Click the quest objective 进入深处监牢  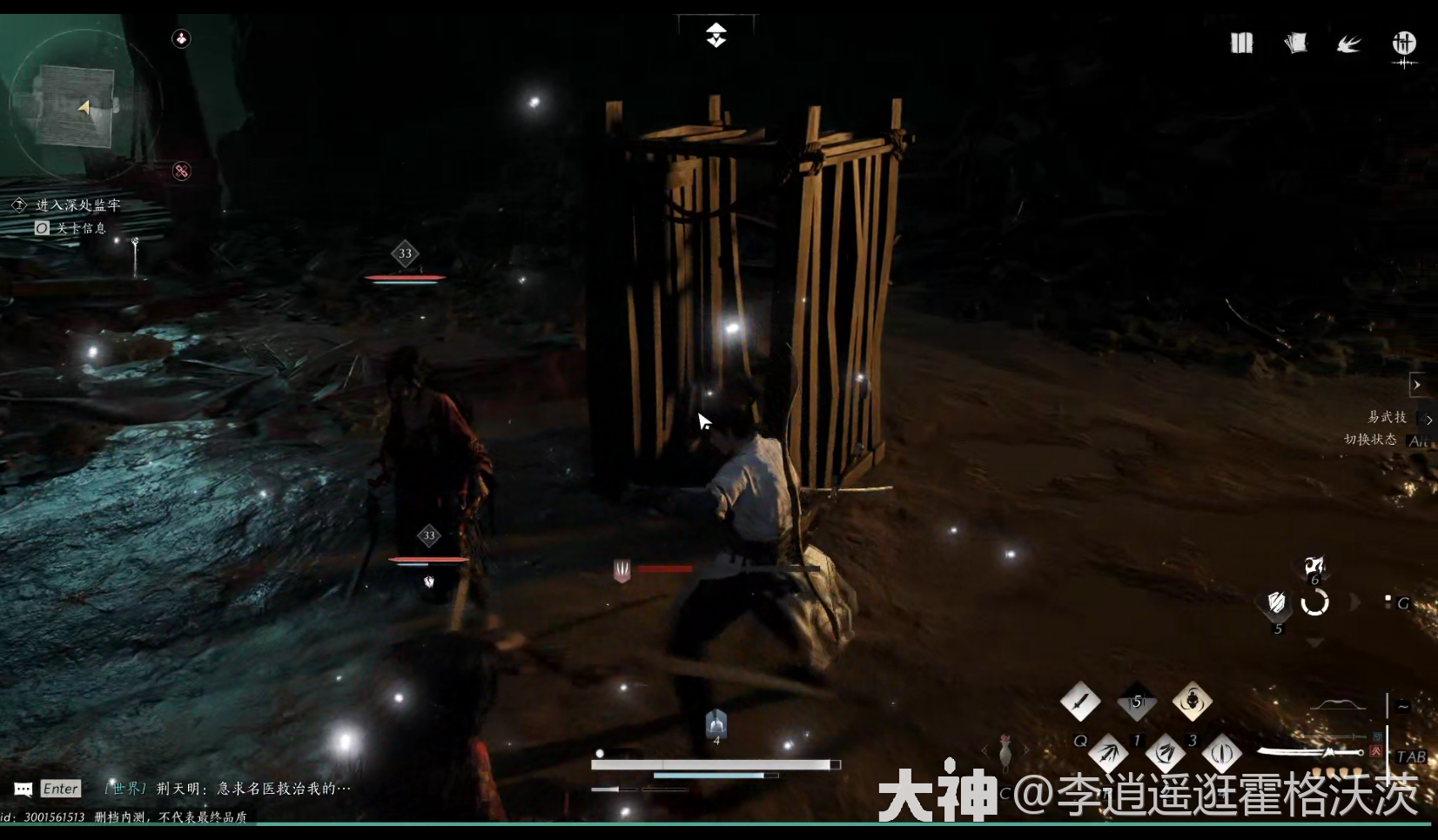pos(77,205)
